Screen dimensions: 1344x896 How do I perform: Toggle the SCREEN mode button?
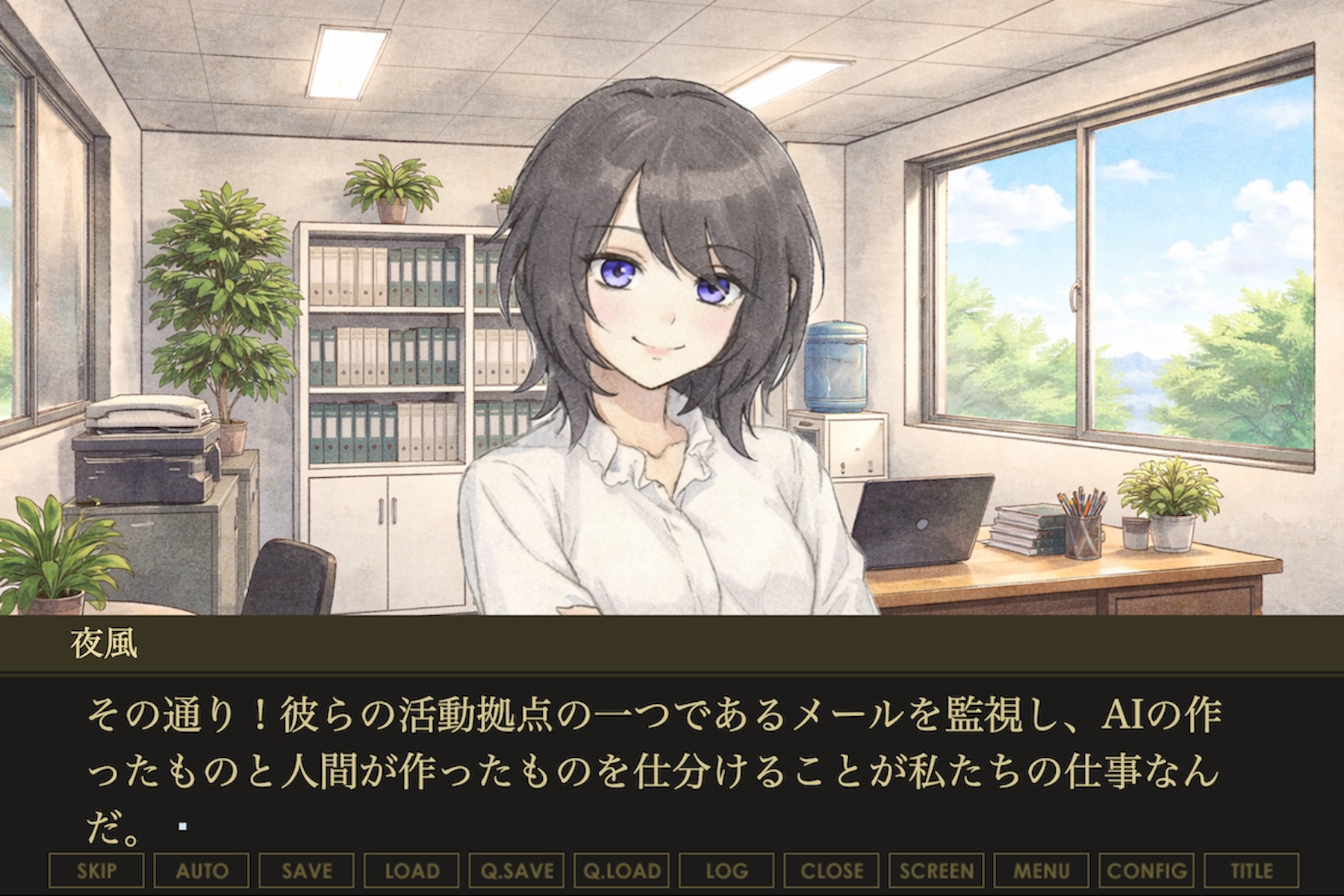(x=936, y=871)
